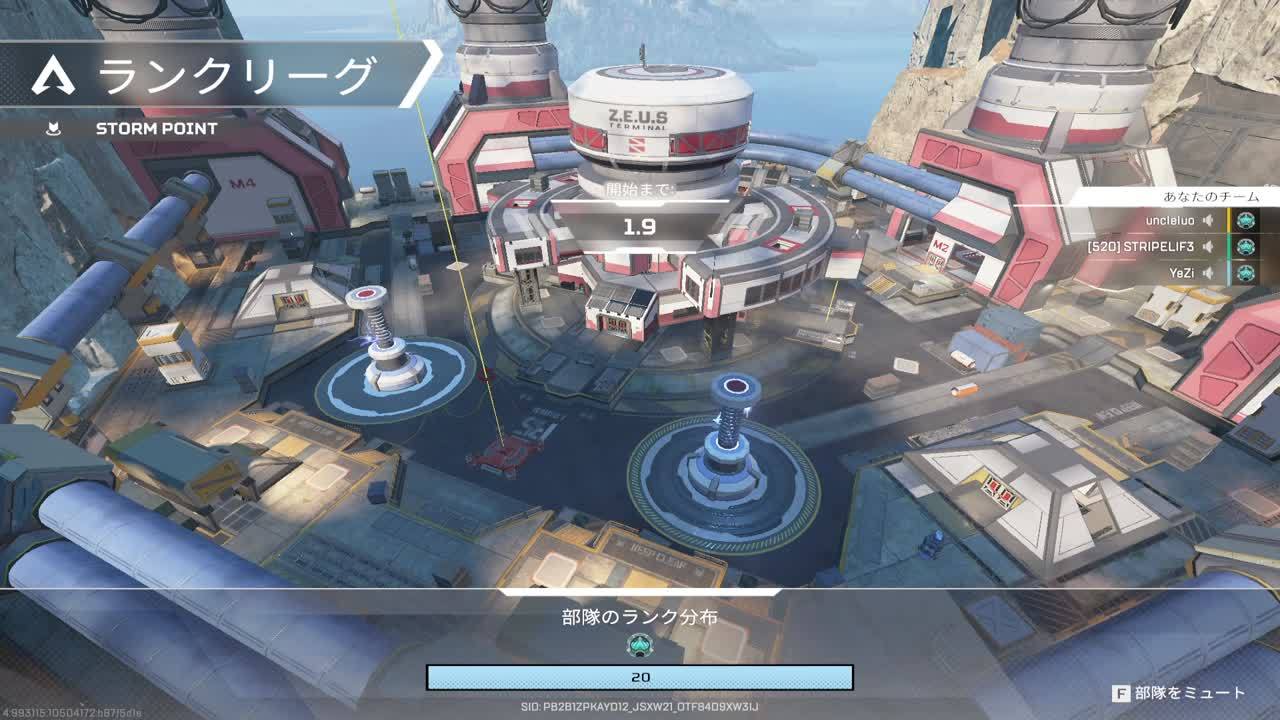
Task: Toggle the speaker icon beside STRIPELIF3
Action: tap(1208, 246)
